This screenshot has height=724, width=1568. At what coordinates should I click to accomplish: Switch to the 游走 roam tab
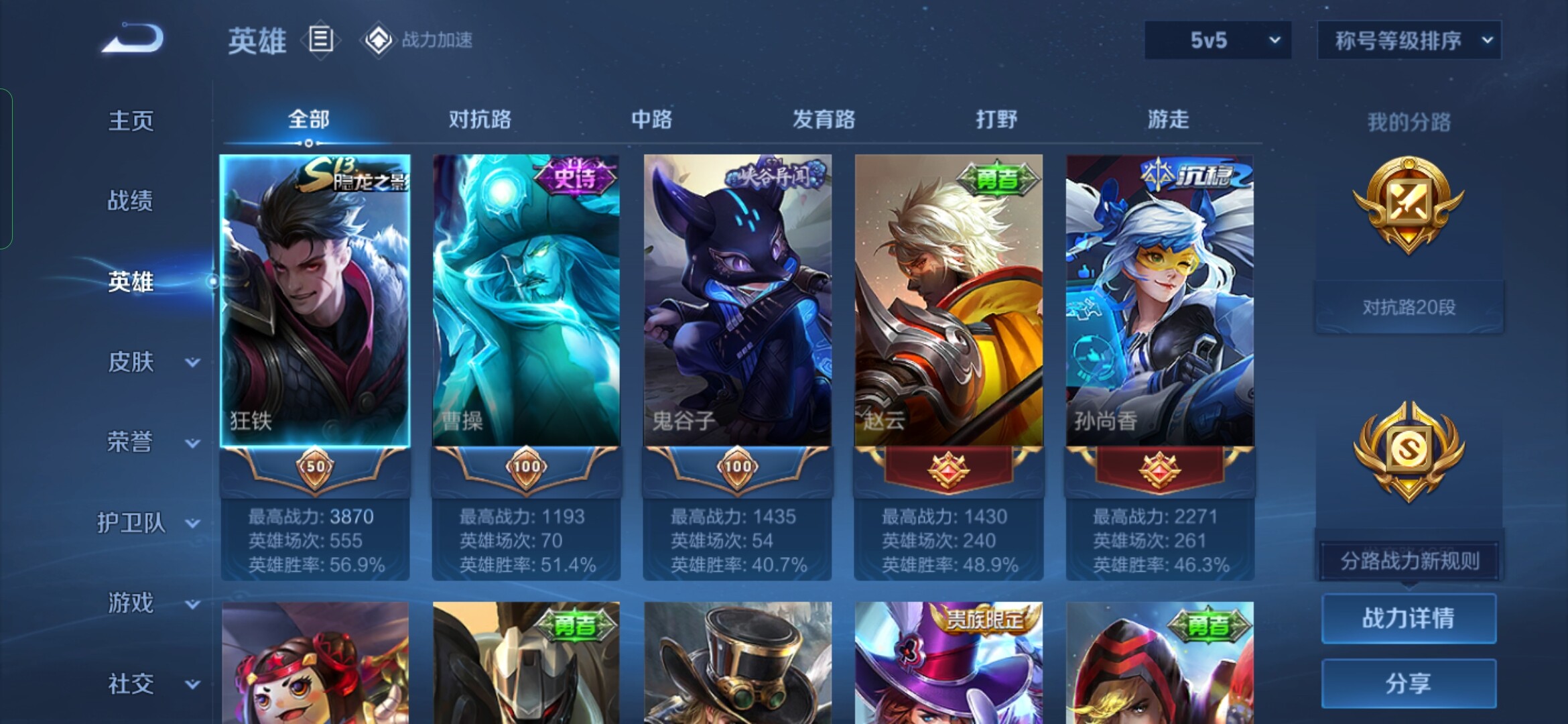pos(1168,120)
